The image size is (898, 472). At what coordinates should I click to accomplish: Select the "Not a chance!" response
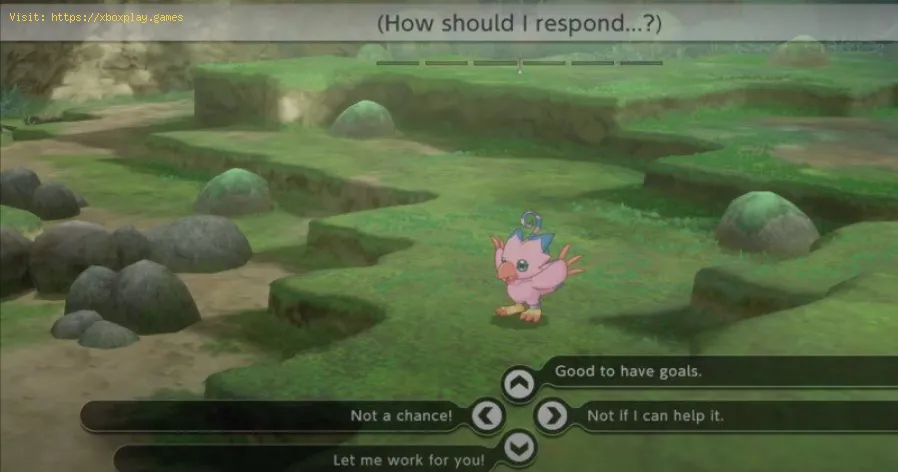401,415
